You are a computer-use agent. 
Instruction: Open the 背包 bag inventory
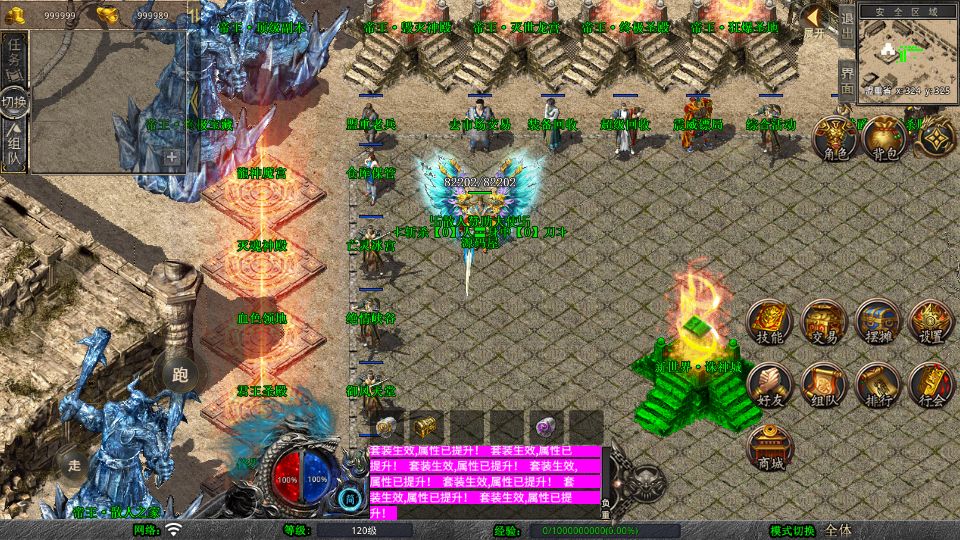tap(884, 140)
